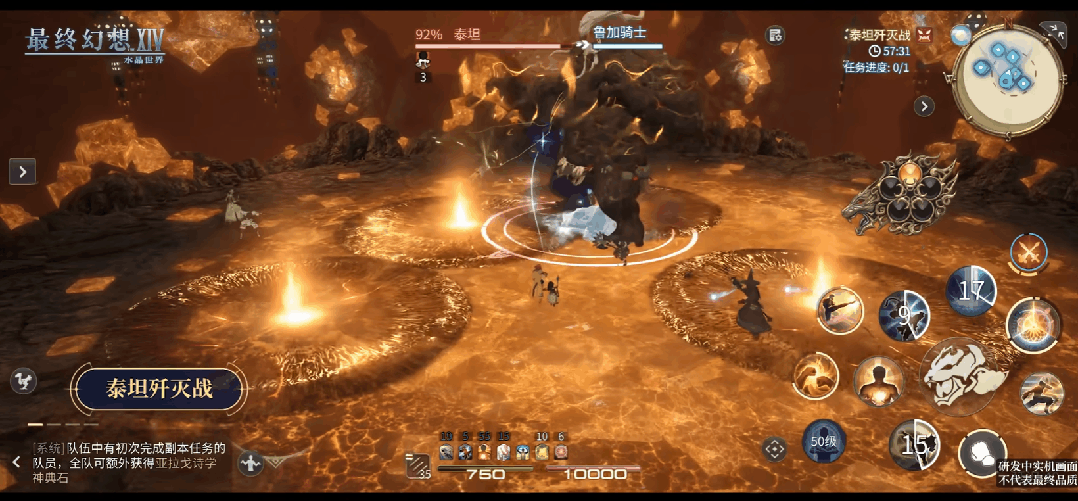This screenshot has width=1078, height=501.
Task: Activate the glowing meditation figure skill
Action: click(x=879, y=381)
